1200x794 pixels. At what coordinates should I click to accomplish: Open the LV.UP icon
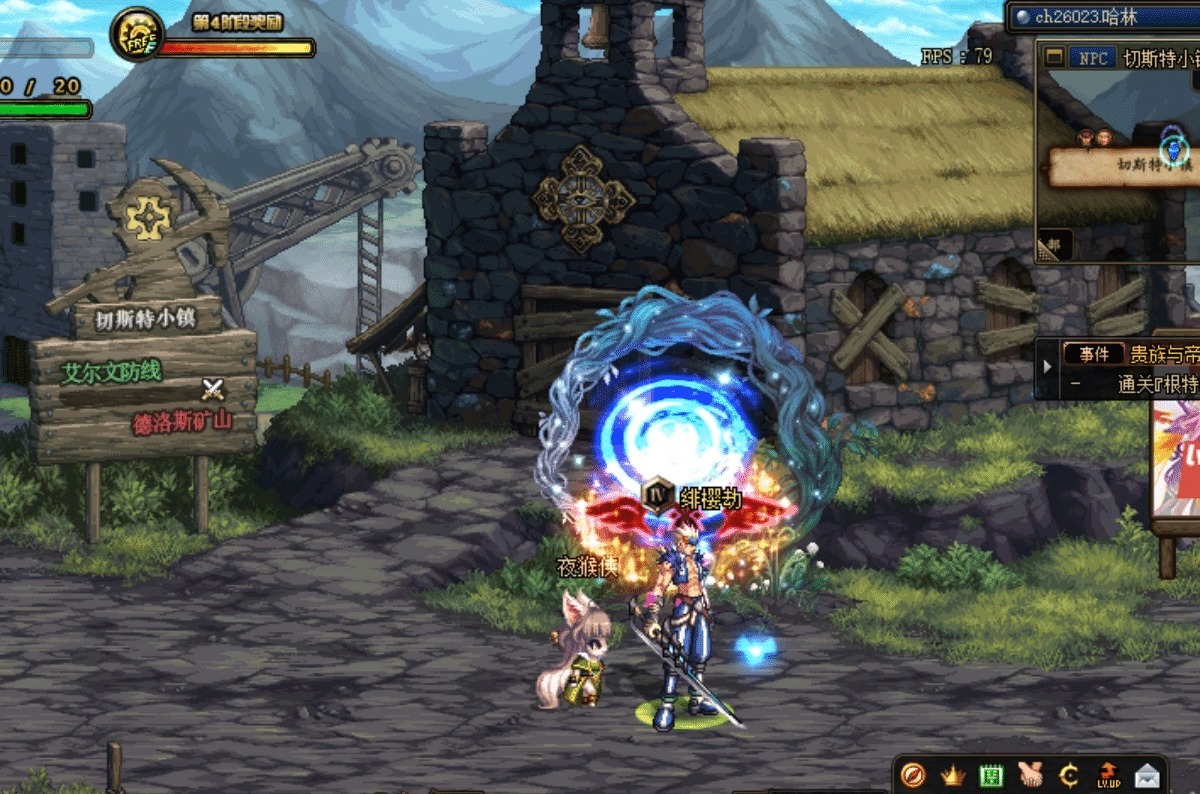click(1108, 775)
